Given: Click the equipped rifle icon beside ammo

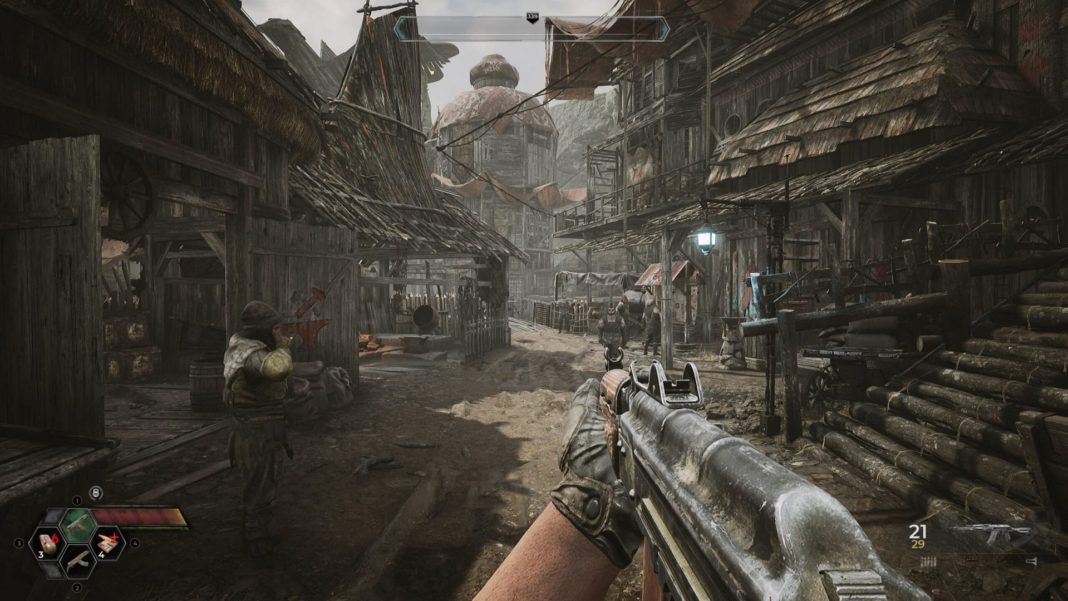Looking at the screenshot, I should (992, 535).
